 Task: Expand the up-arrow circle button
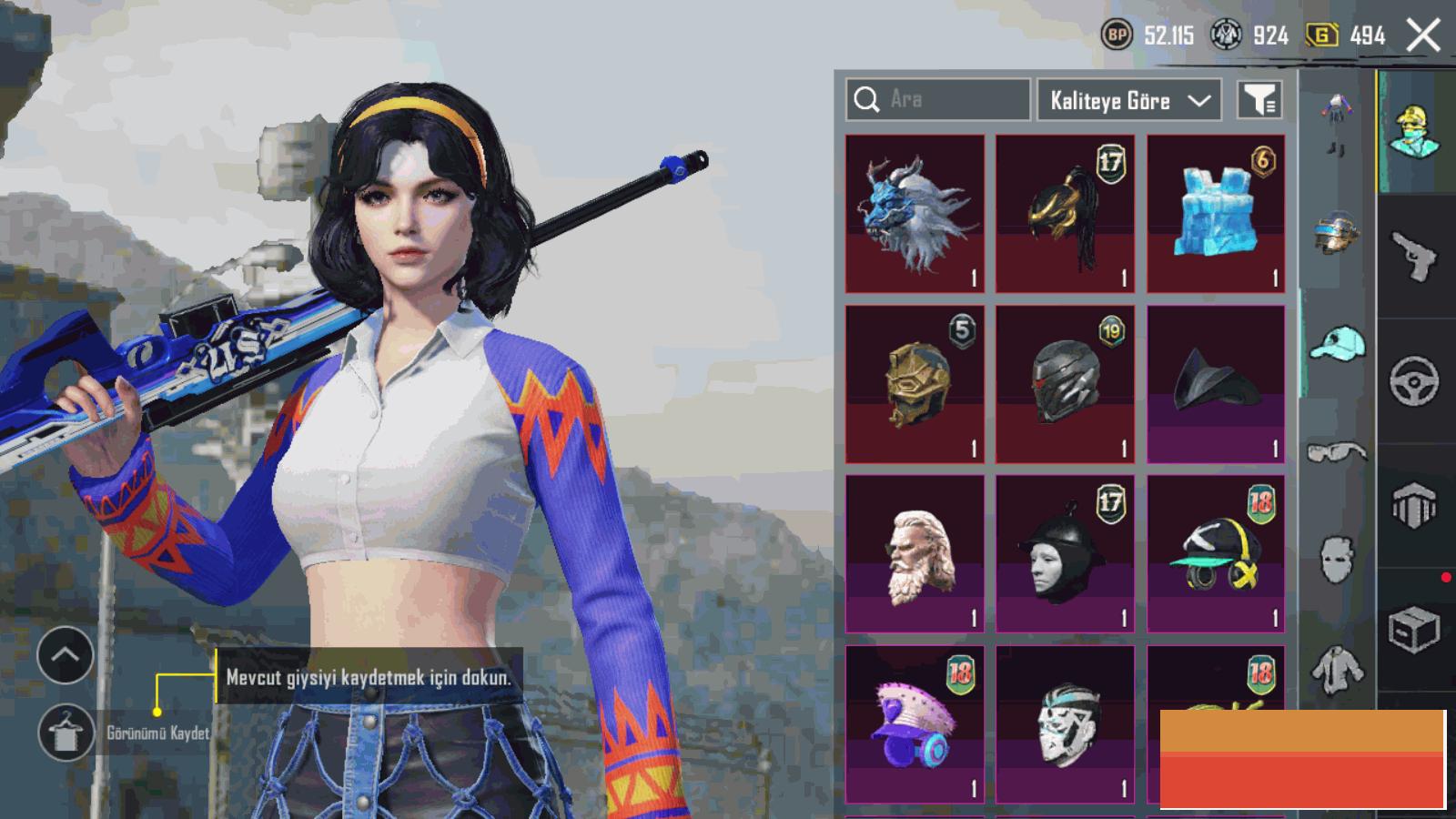(66, 655)
